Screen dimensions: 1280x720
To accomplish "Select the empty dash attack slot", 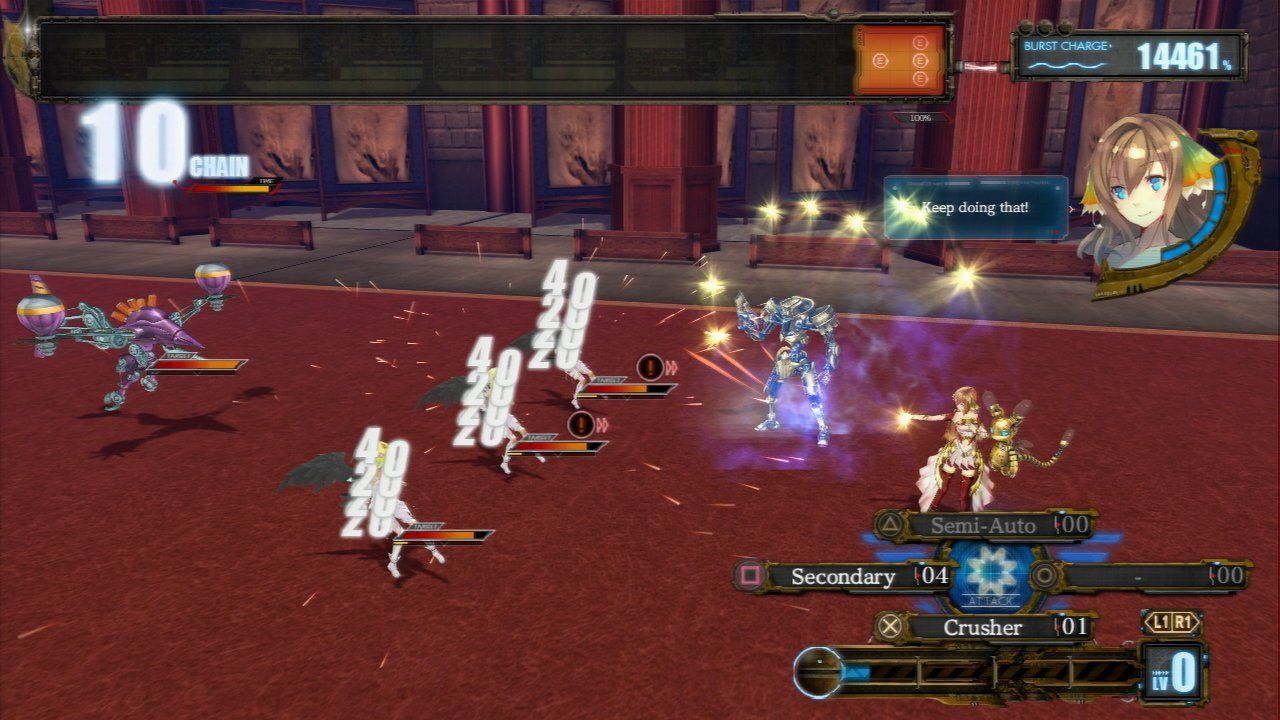I will tap(1138, 575).
